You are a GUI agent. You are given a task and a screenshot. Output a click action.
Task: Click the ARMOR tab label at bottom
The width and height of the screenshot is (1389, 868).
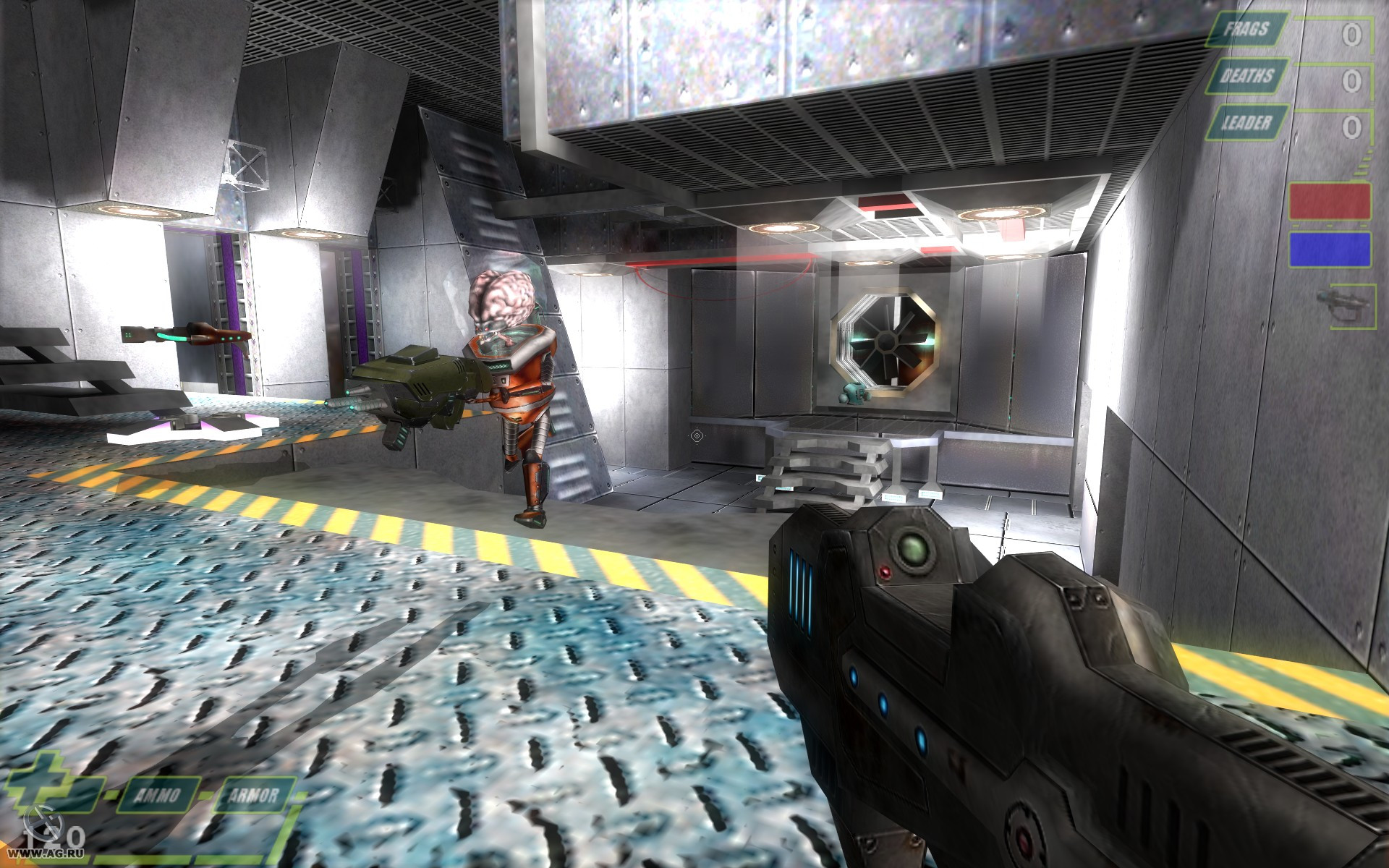255,796
